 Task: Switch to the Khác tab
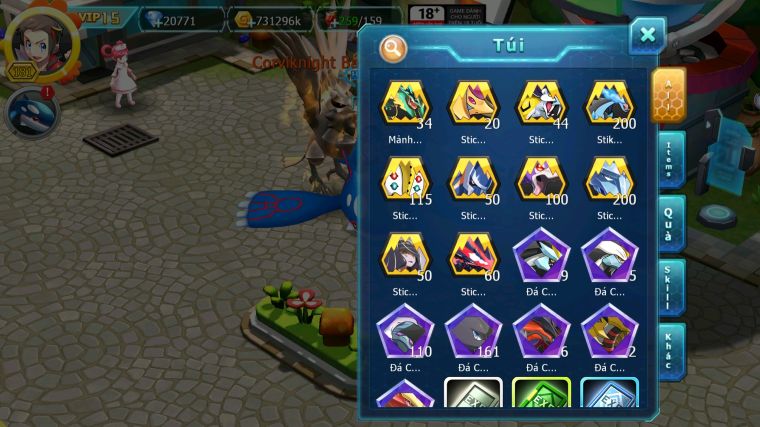click(x=669, y=351)
